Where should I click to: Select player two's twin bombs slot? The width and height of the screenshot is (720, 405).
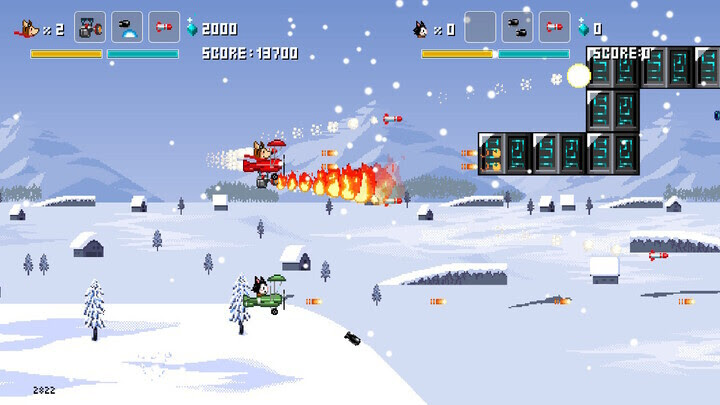(x=517, y=27)
